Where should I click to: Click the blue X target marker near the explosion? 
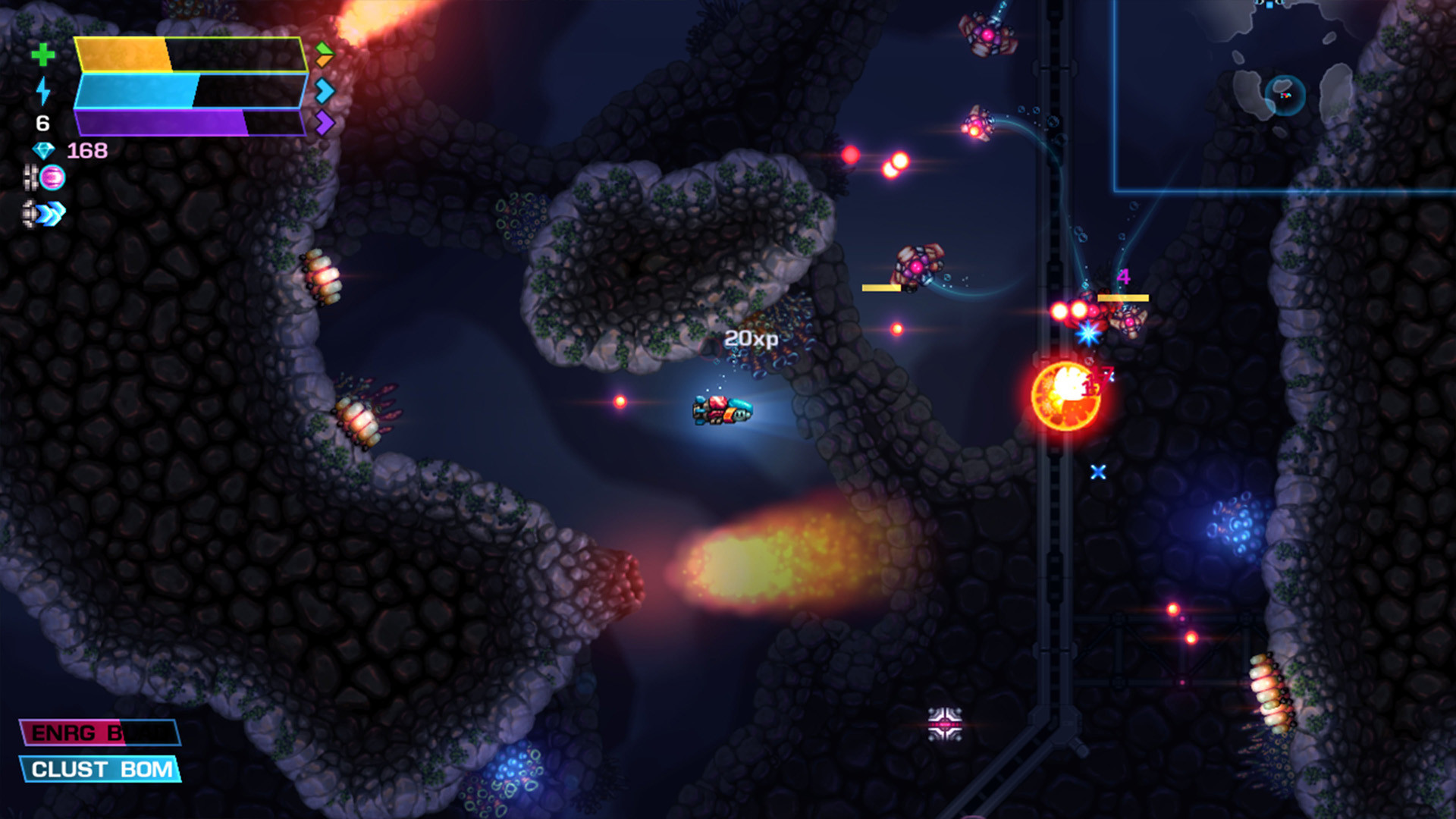[1098, 472]
